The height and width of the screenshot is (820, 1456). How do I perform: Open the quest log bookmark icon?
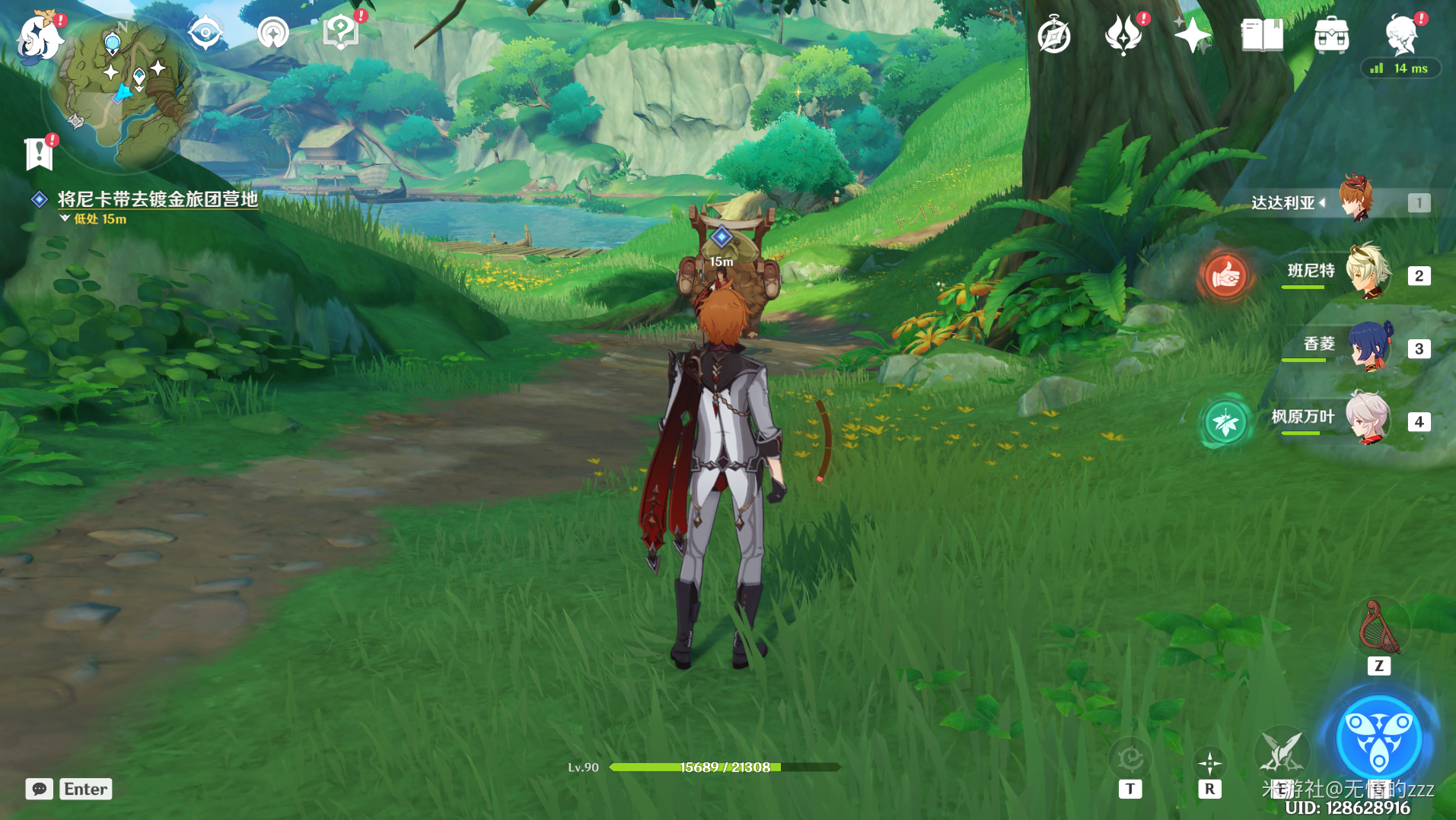coord(38,154)
